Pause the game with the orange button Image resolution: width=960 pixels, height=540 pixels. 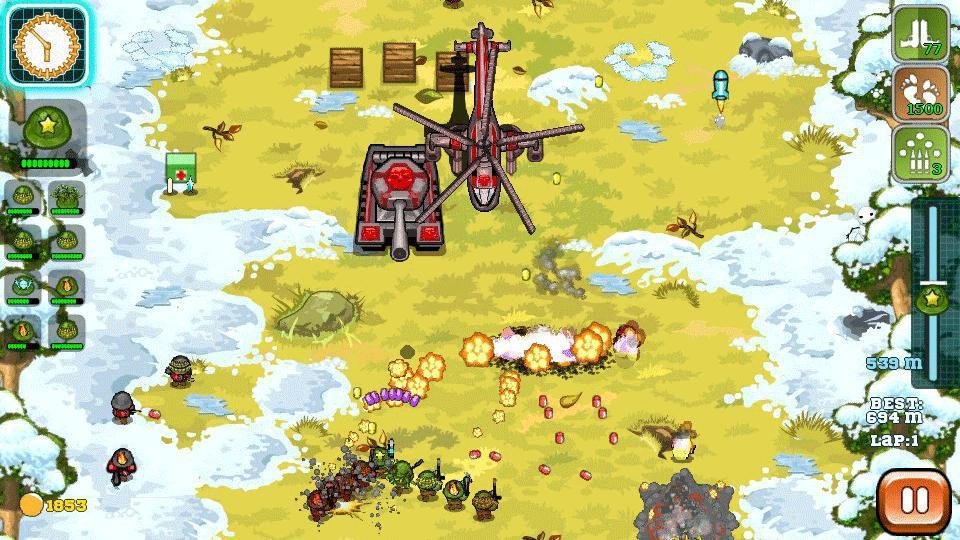(913, 500)
